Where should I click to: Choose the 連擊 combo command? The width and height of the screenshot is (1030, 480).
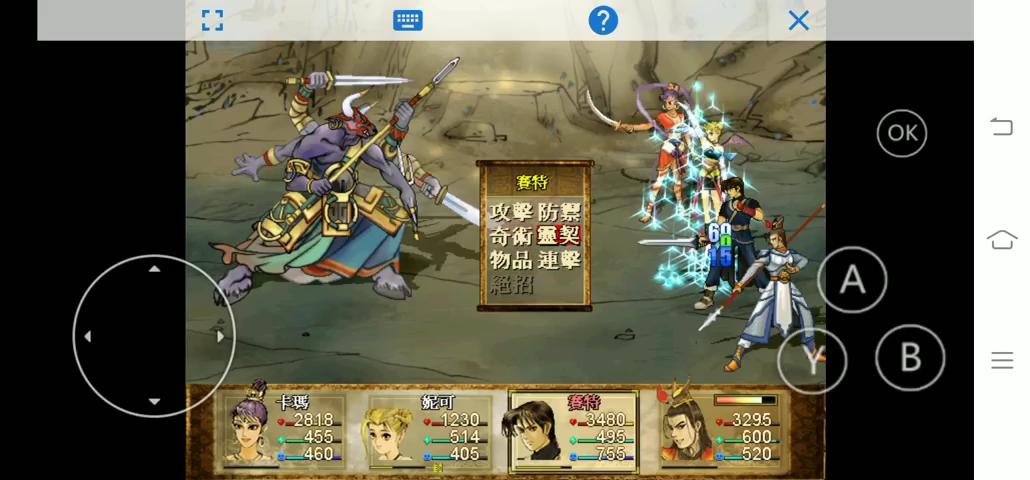(x=559, y=260)
